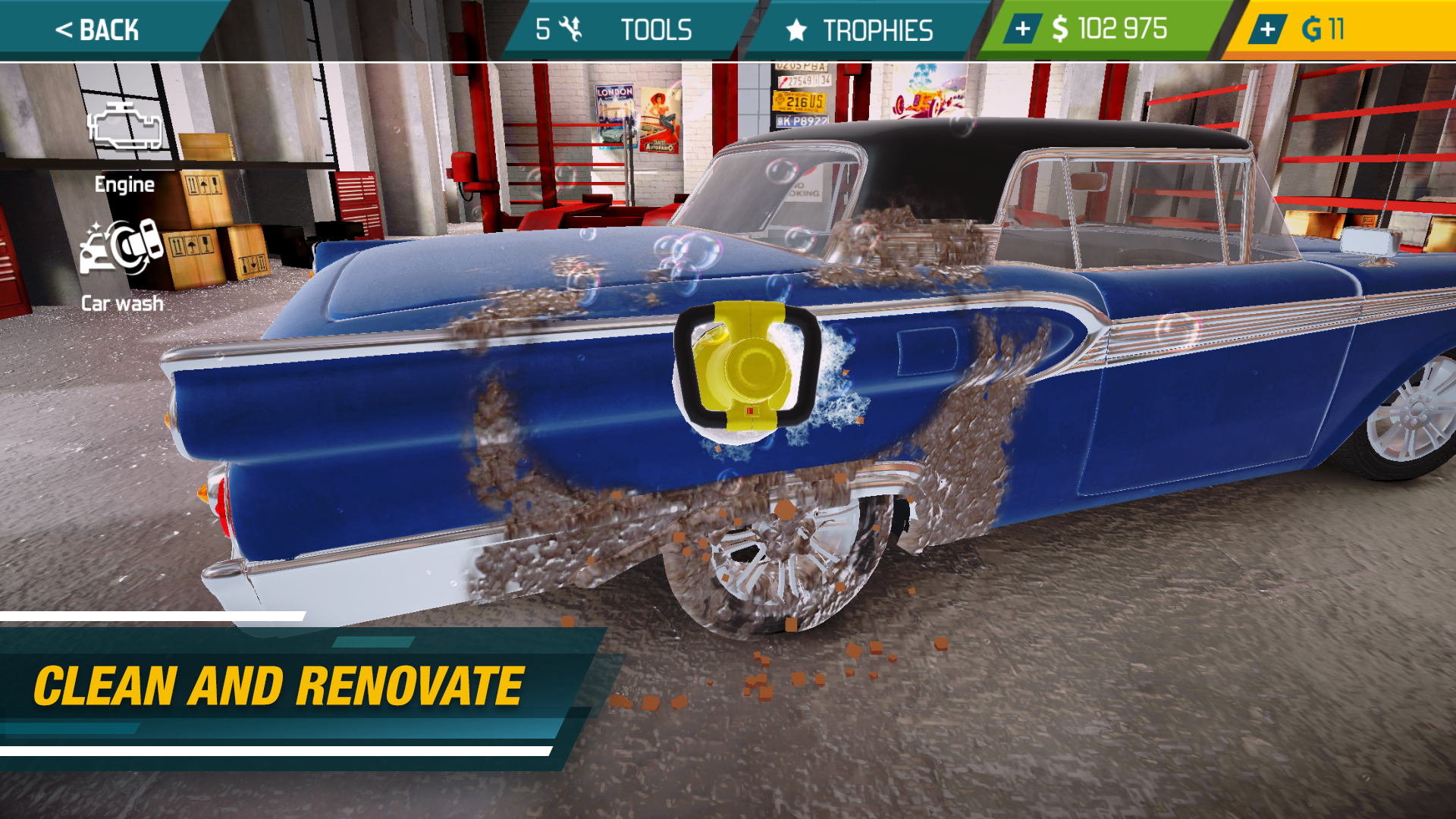Open the Trophies screen
This screenshot has width=1456, height=819.
pos(878,30)
